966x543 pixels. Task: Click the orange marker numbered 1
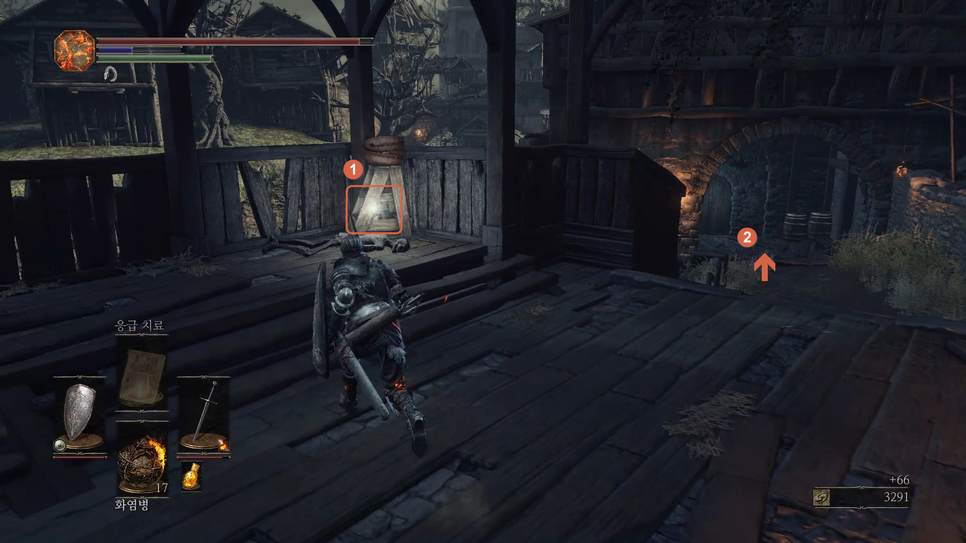point(352,170)
